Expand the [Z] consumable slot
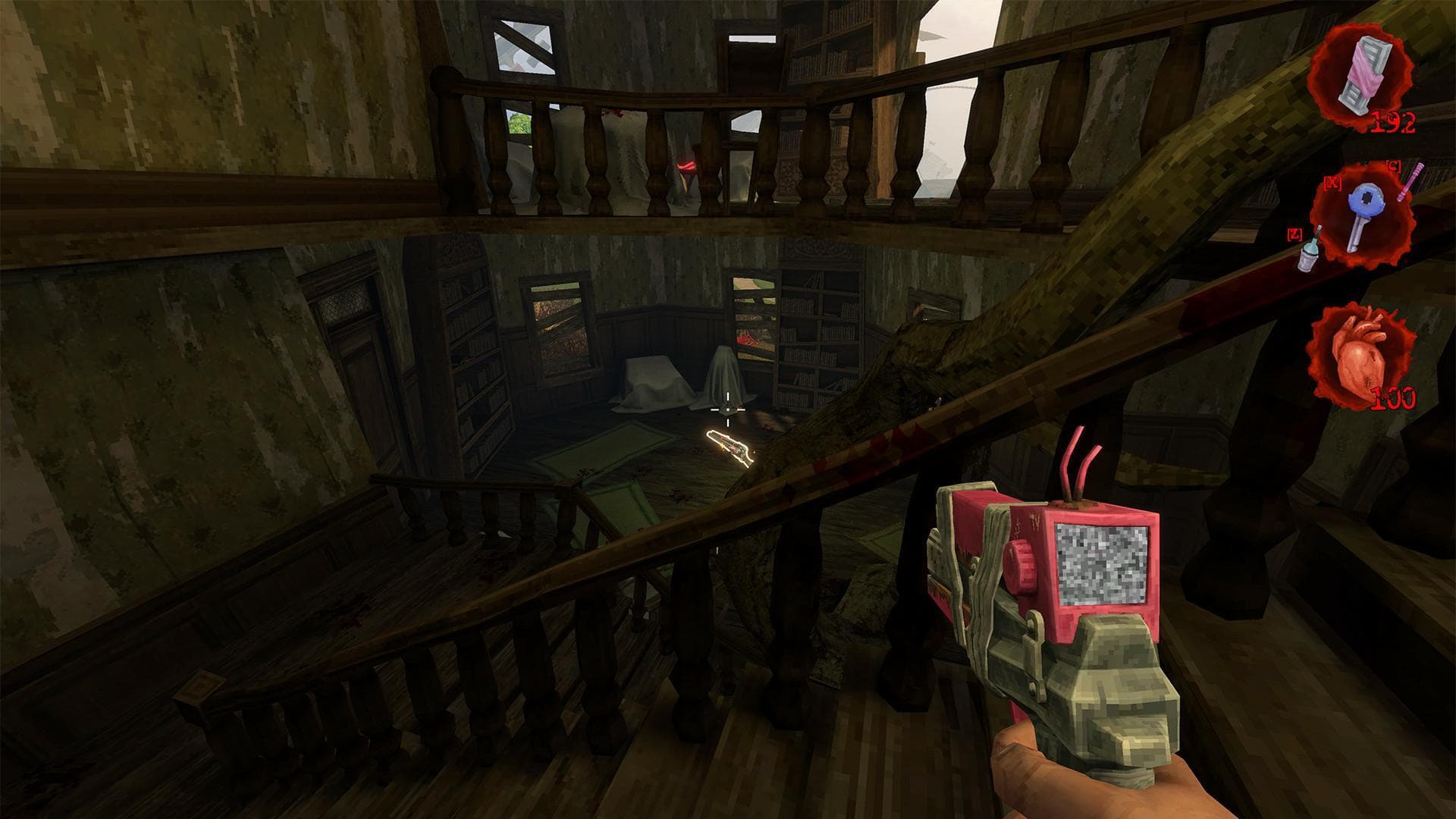The image size is (1456, 819). click(1294, 234)
